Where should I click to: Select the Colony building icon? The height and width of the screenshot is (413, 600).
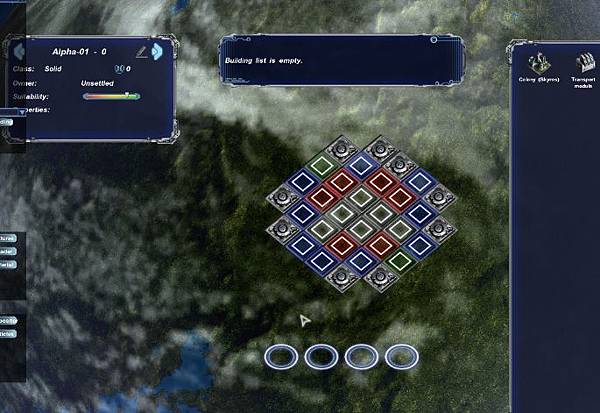click(538, 61)
